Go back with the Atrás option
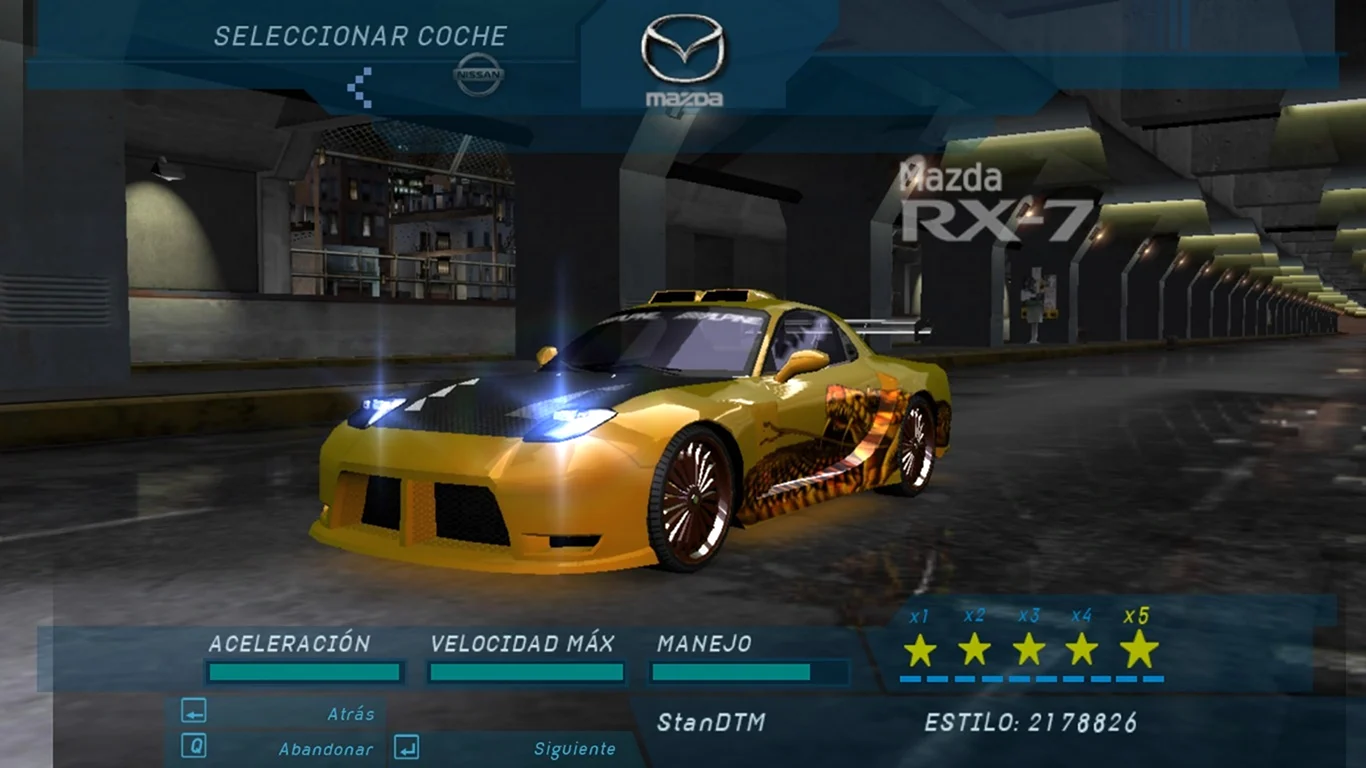This screenshot has width=1366, height=768. 350,714
